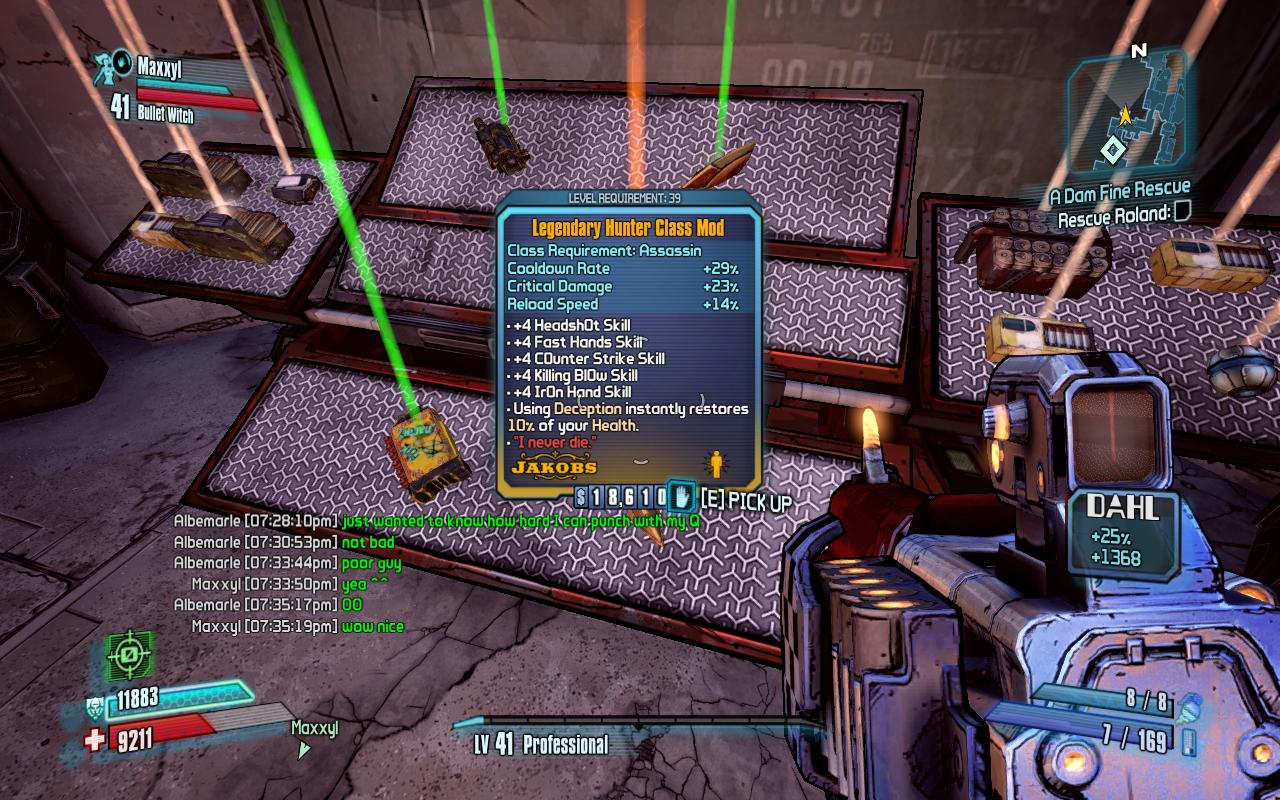Select the Legendary Hunter Class Mod card
Viewport: 1280px width, 800px height.
(629, 340)
